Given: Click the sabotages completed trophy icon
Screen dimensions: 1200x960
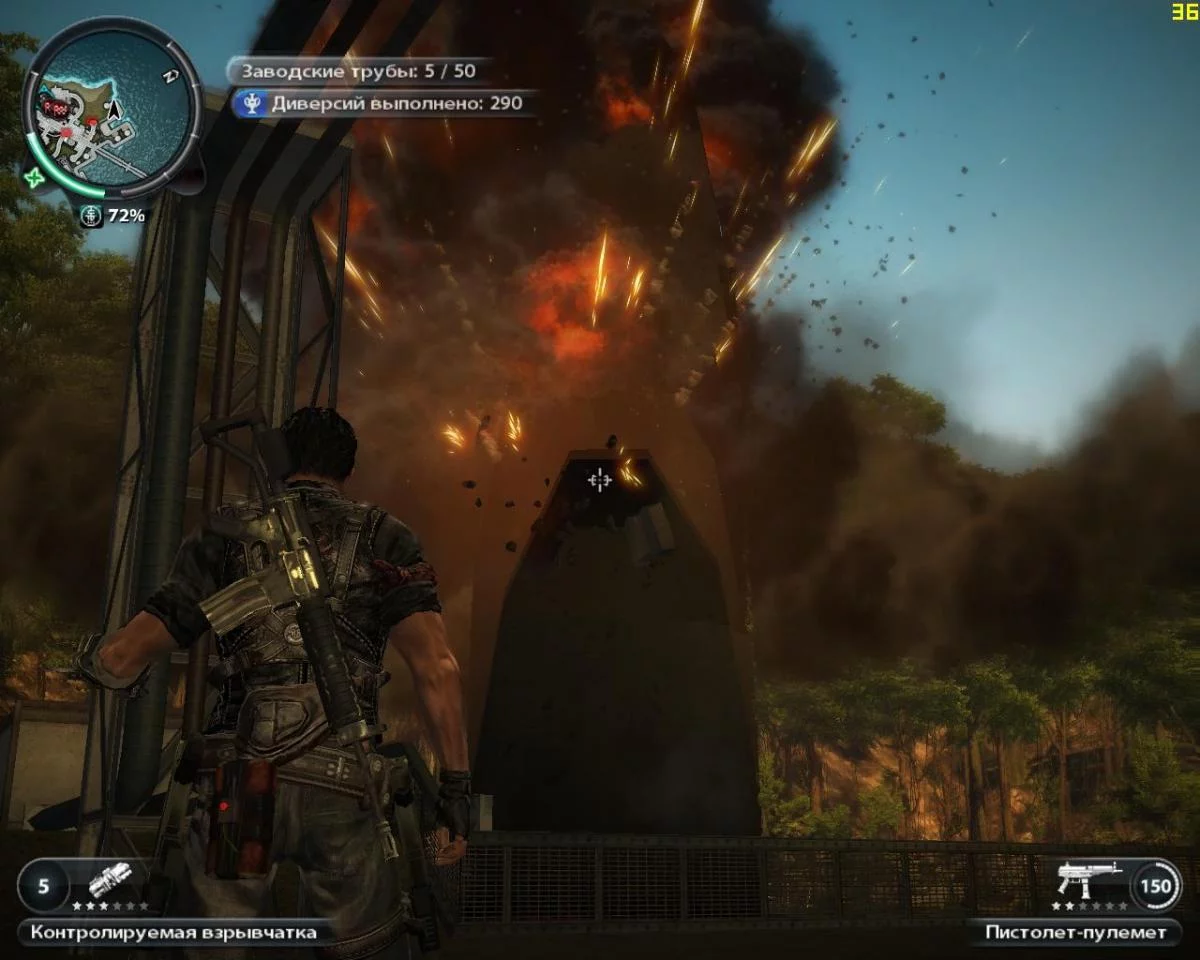Looking at the screenshot, I should (251, 102).
